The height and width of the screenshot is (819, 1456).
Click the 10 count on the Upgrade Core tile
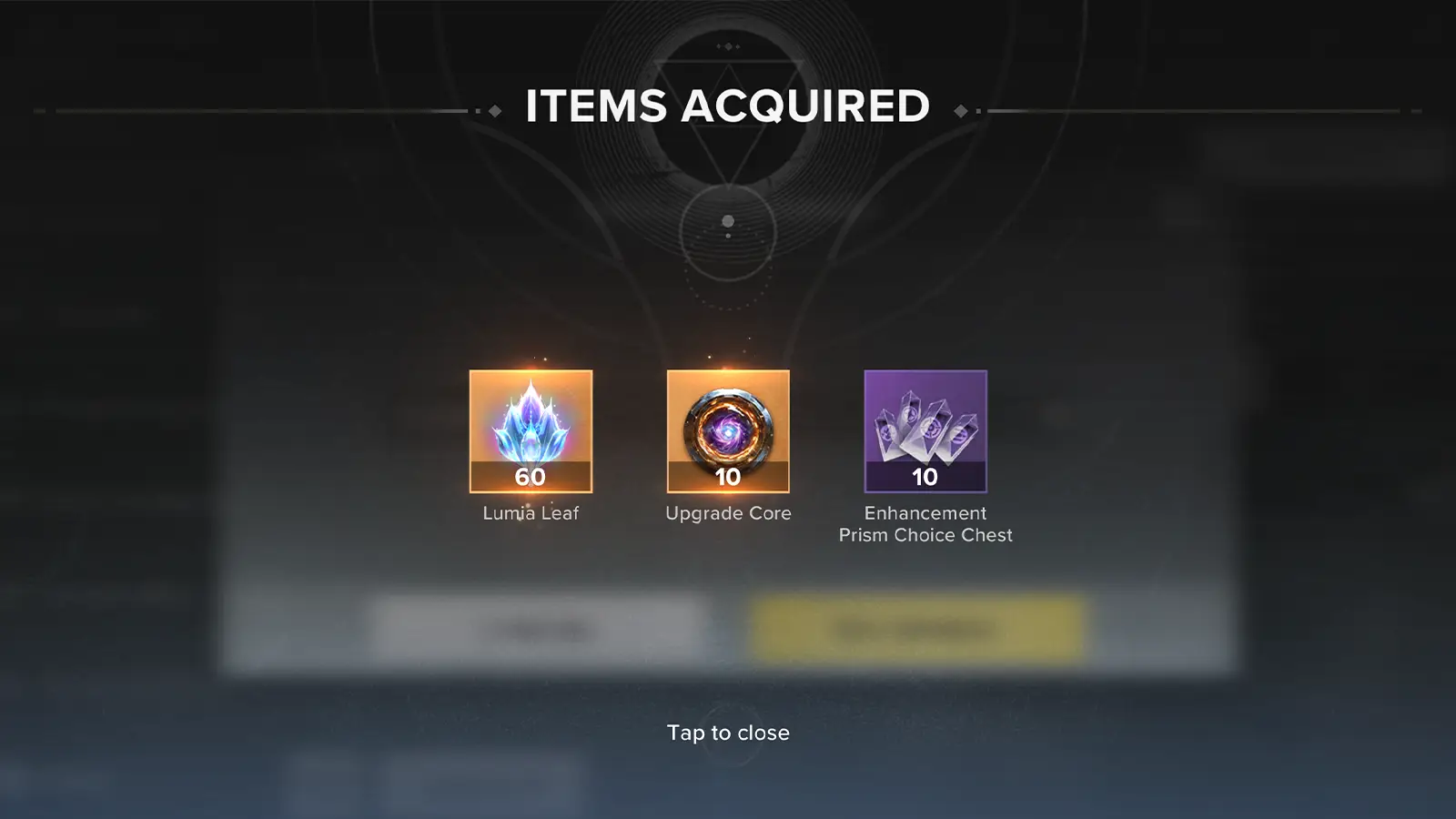728,478
